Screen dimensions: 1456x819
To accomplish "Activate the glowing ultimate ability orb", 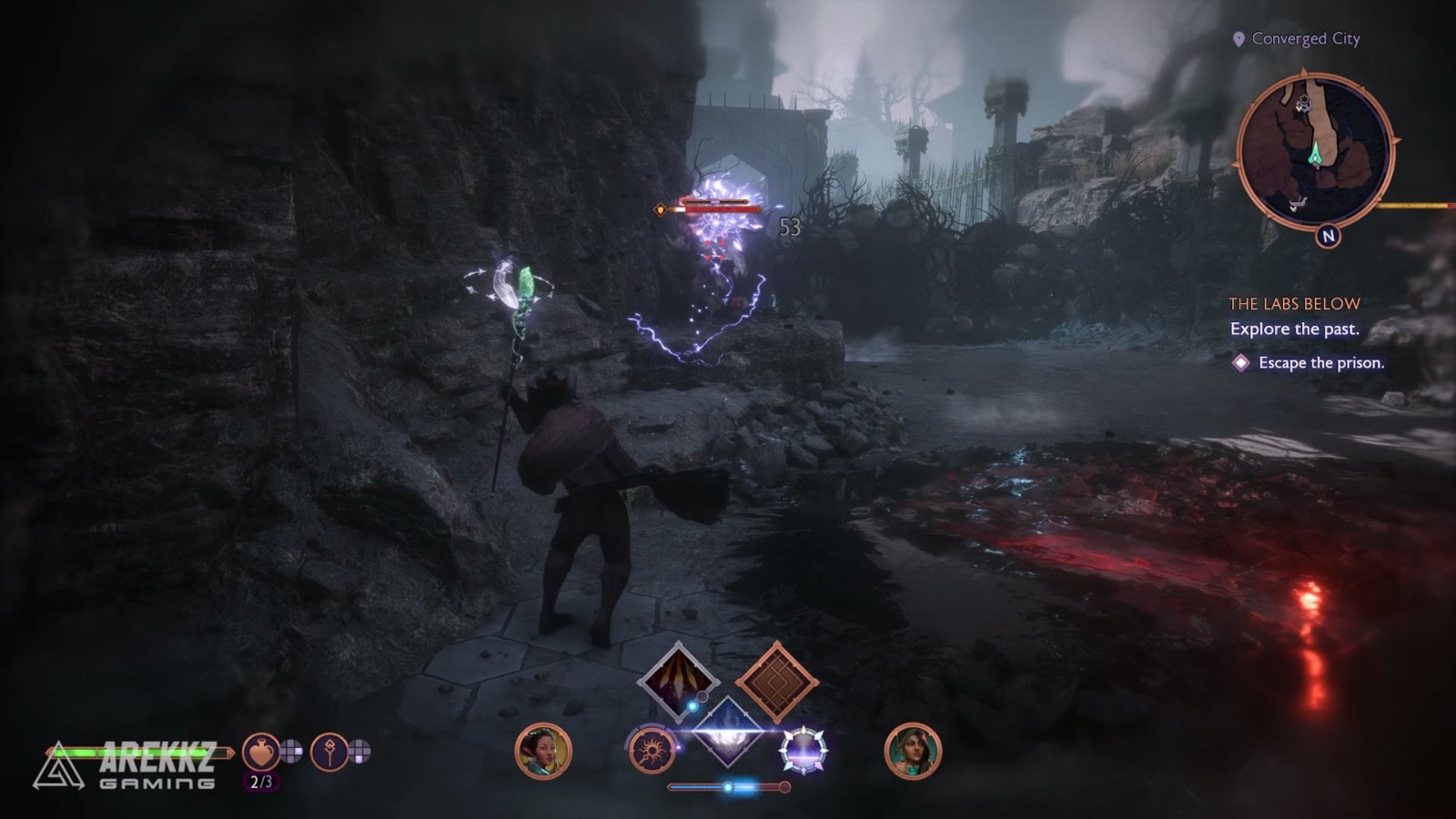I will (x=803, y=752).
